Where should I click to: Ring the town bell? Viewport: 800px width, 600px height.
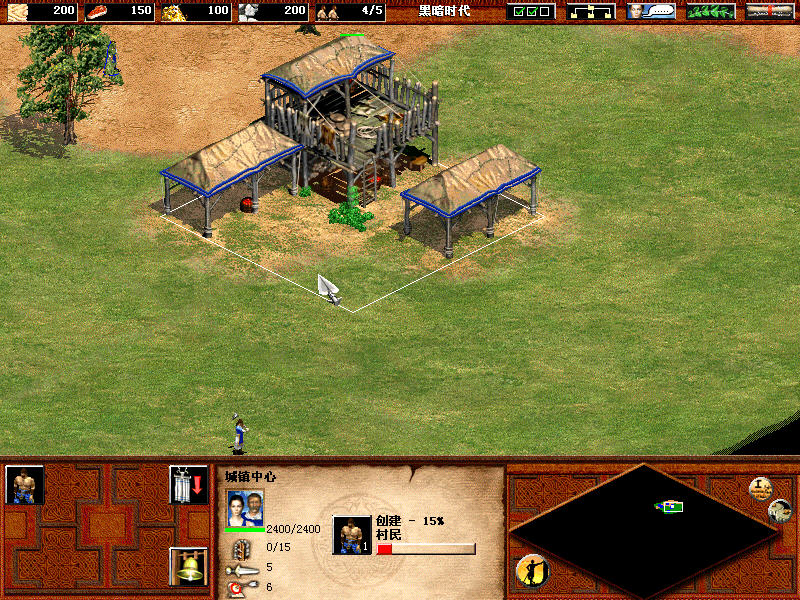[185, 567]
